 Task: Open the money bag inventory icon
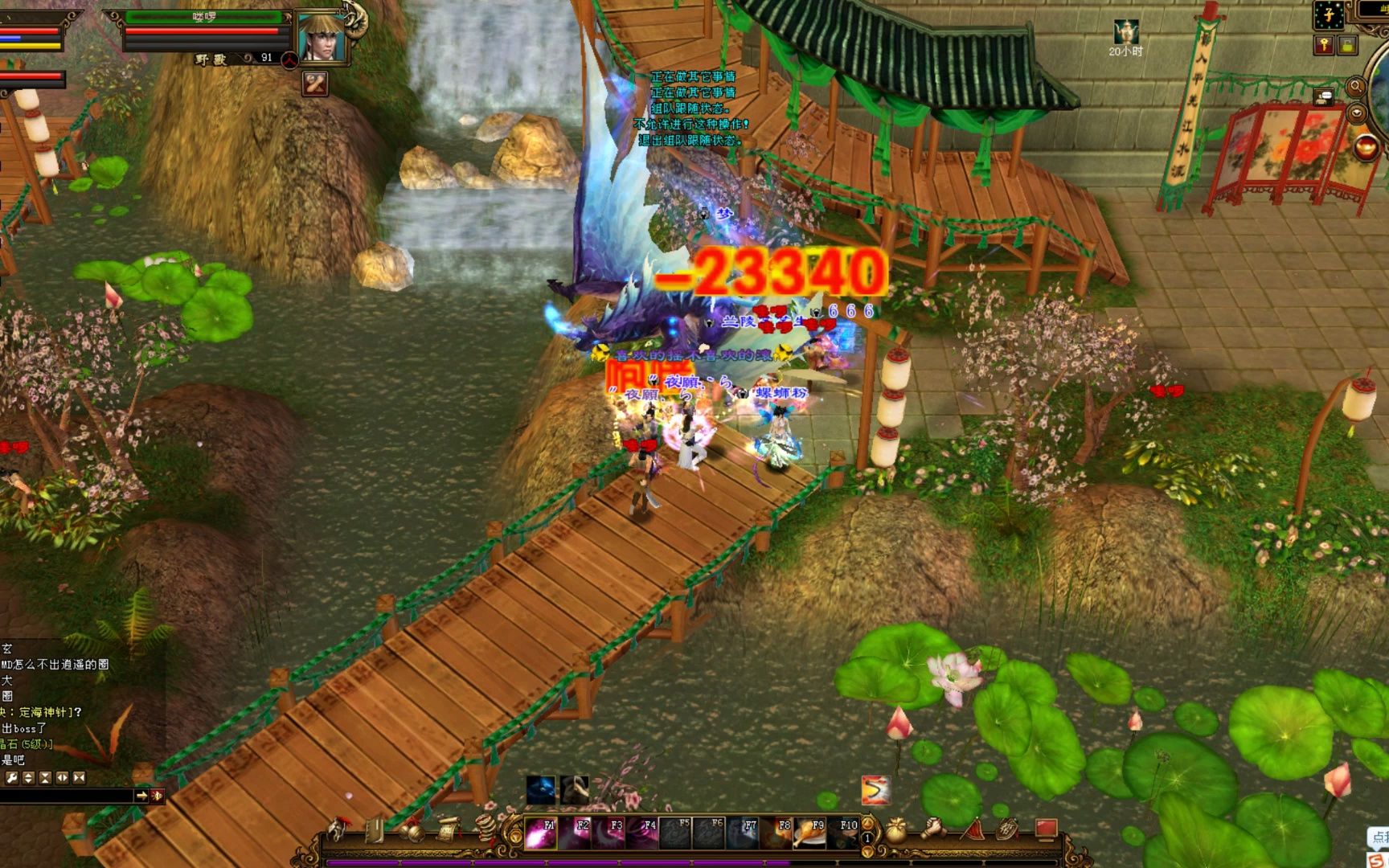[897, 831]
